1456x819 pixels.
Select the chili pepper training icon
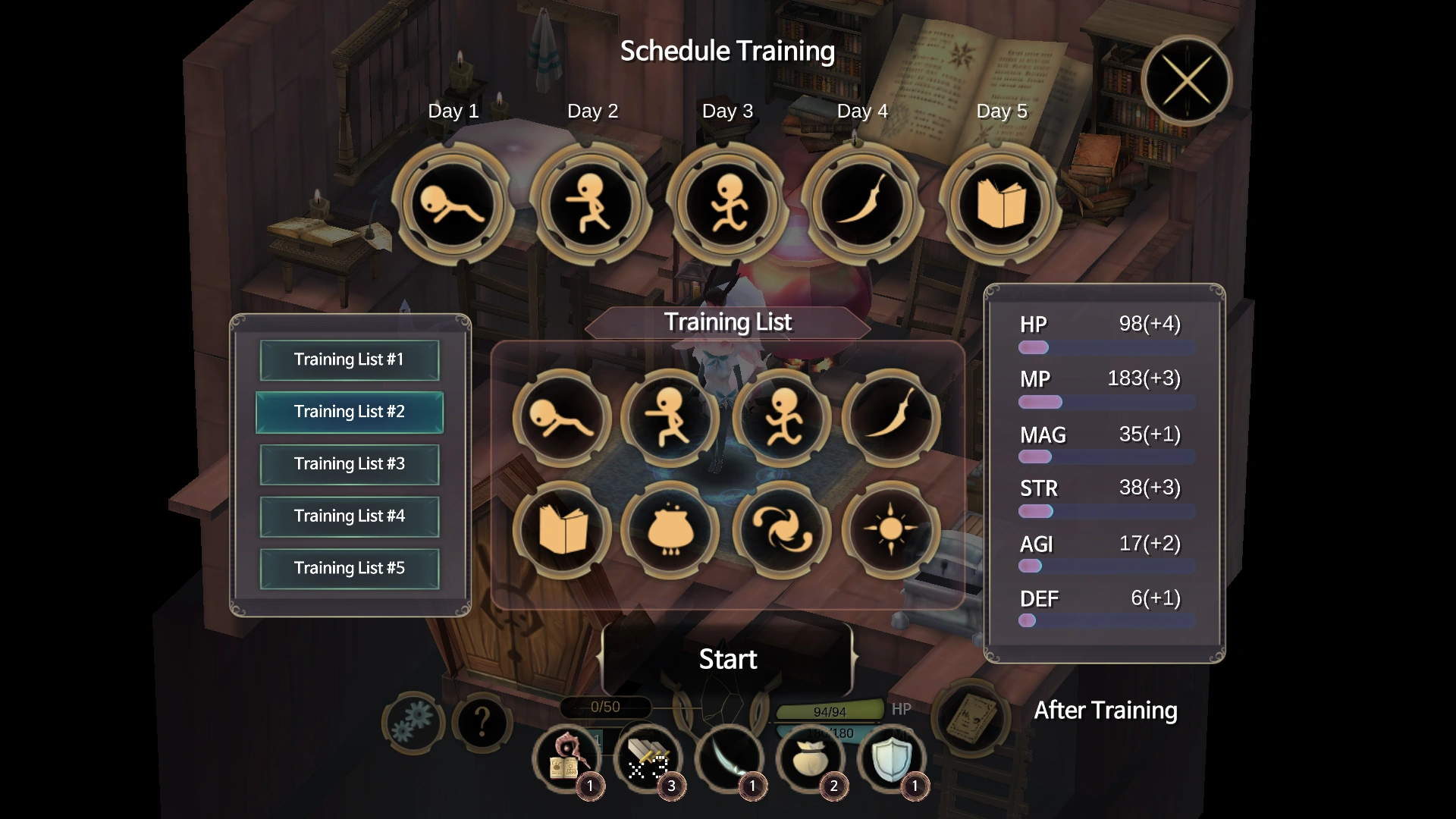(x=893, y=418)
